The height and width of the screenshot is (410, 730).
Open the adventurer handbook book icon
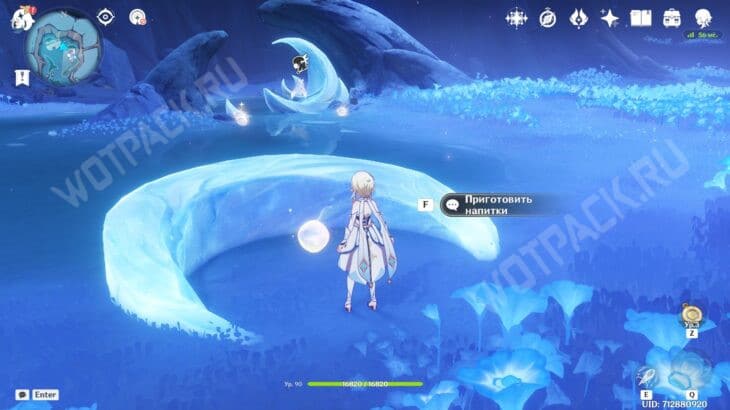(640, 18)
